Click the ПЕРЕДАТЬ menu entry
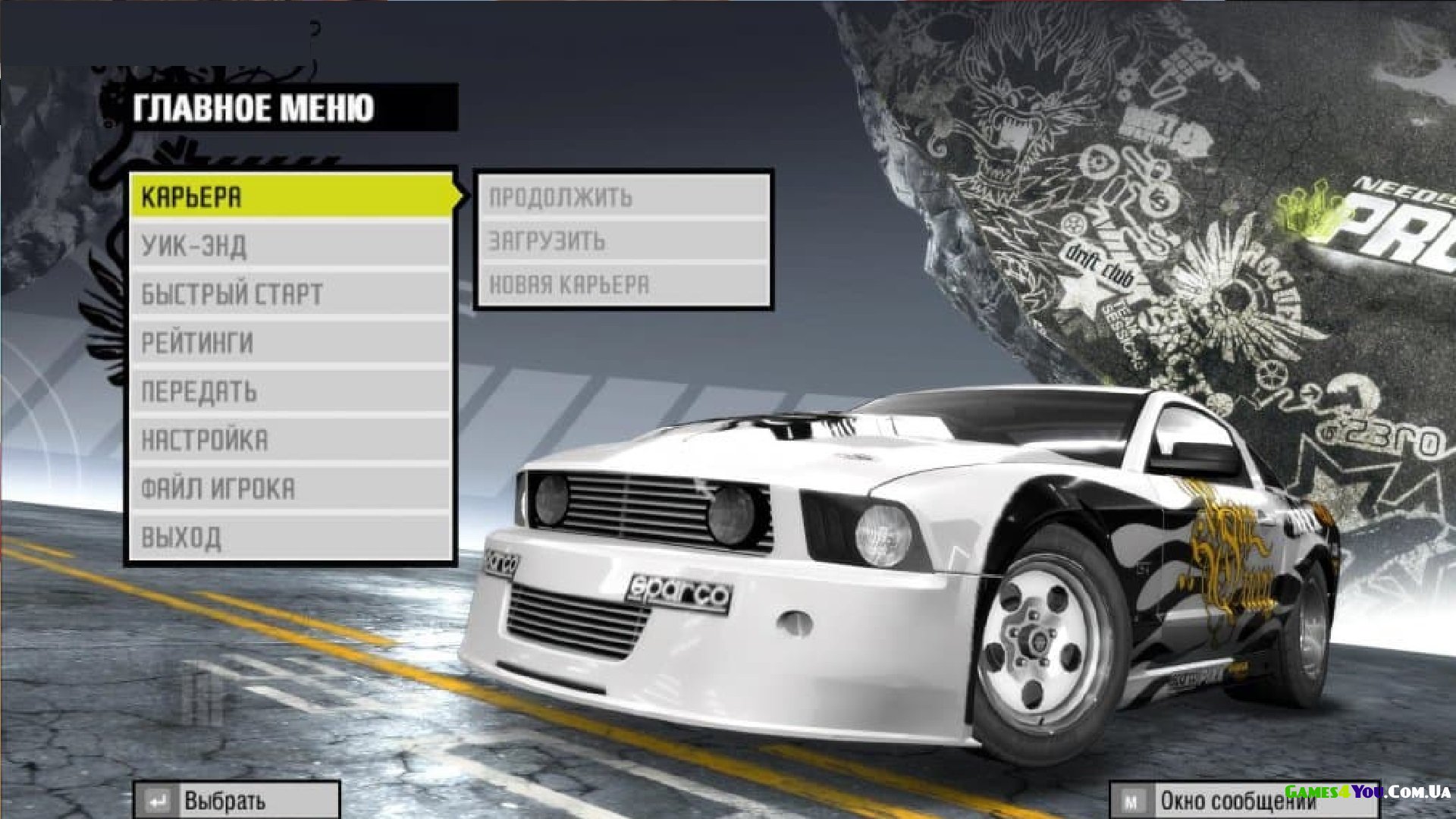The image size is (1456, 819). tap(290, 391)
